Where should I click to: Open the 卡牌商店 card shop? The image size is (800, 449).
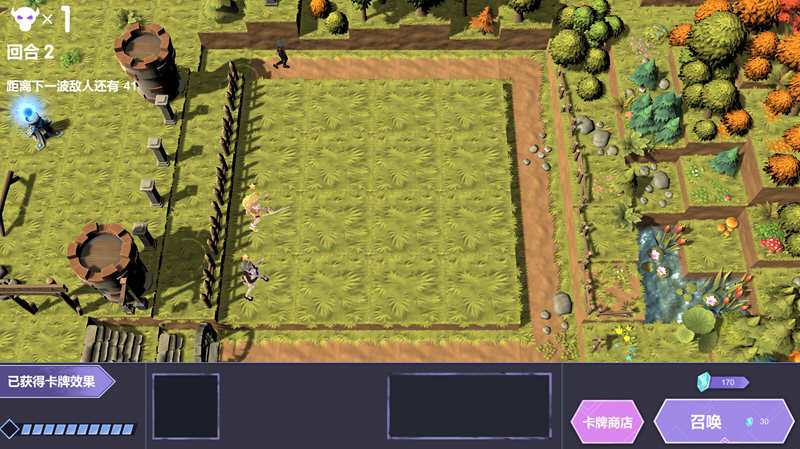pyautogui.click(x=608, y=422)
